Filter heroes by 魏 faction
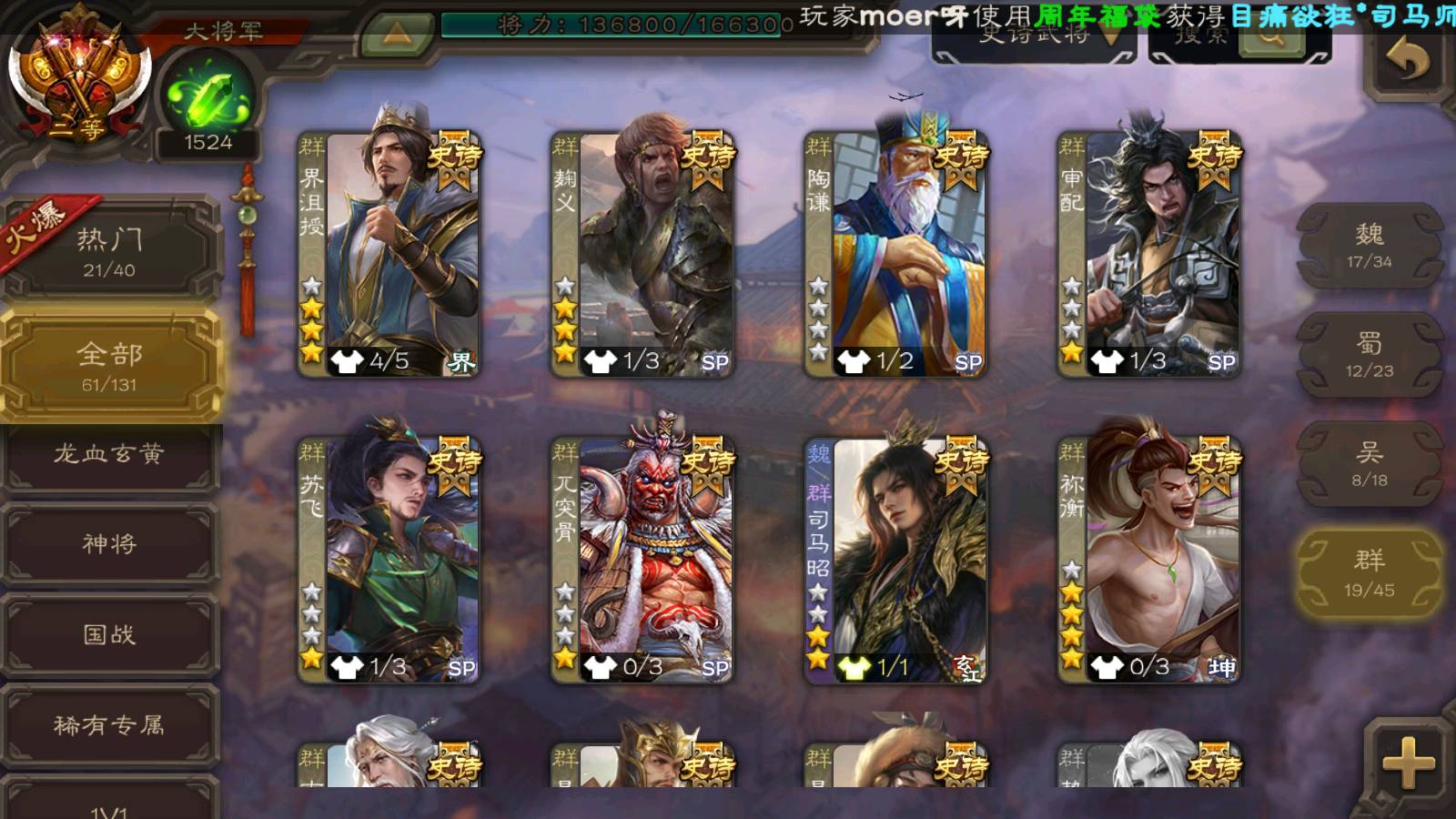Viewport: 1456px width, 819px height. [x=1369, y=246]
